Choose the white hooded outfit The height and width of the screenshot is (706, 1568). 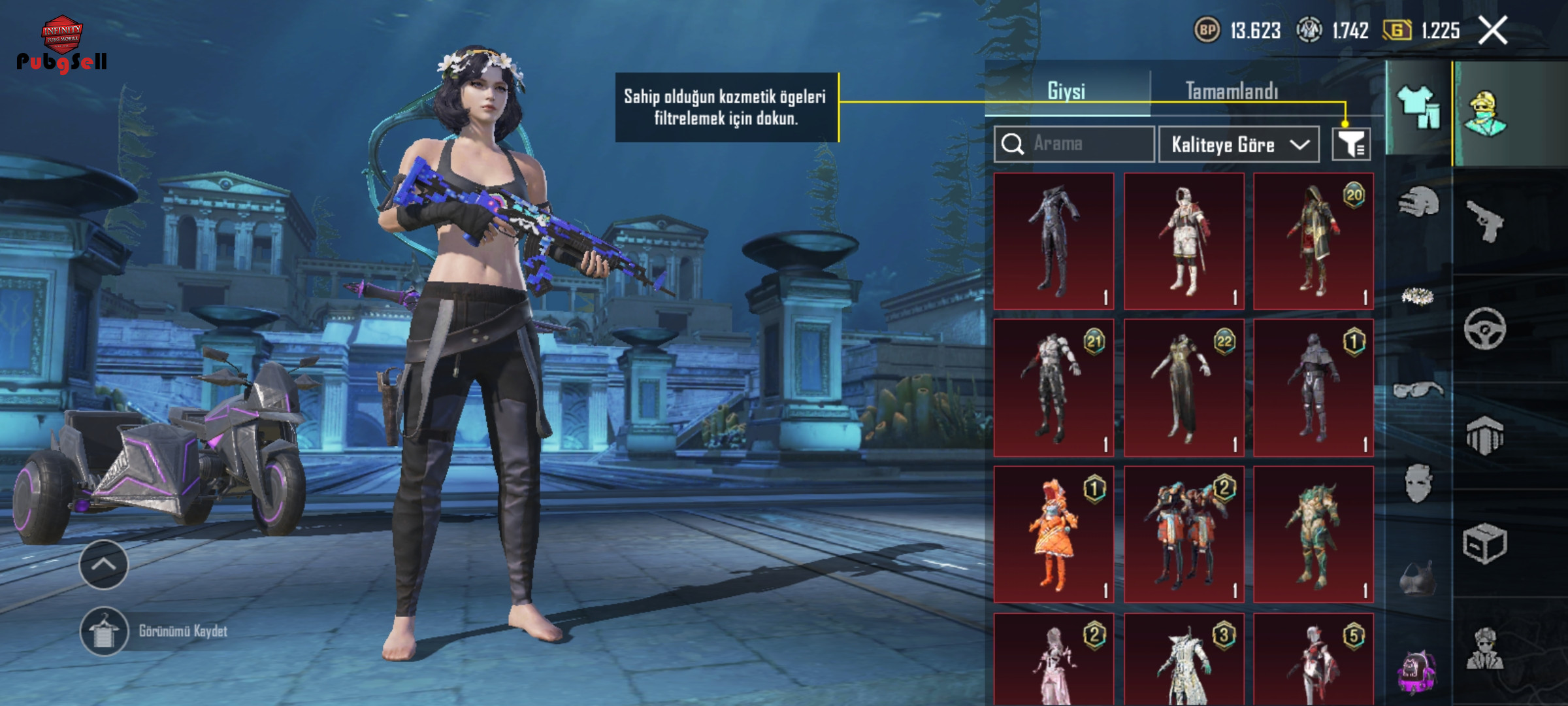1183,241
